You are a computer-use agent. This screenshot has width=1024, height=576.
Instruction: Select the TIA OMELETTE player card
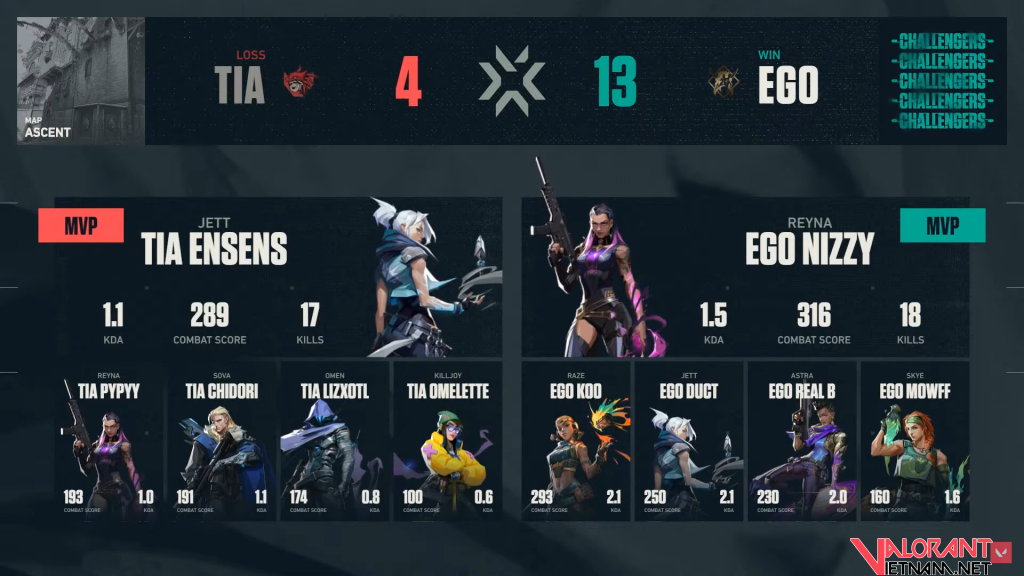447,440
